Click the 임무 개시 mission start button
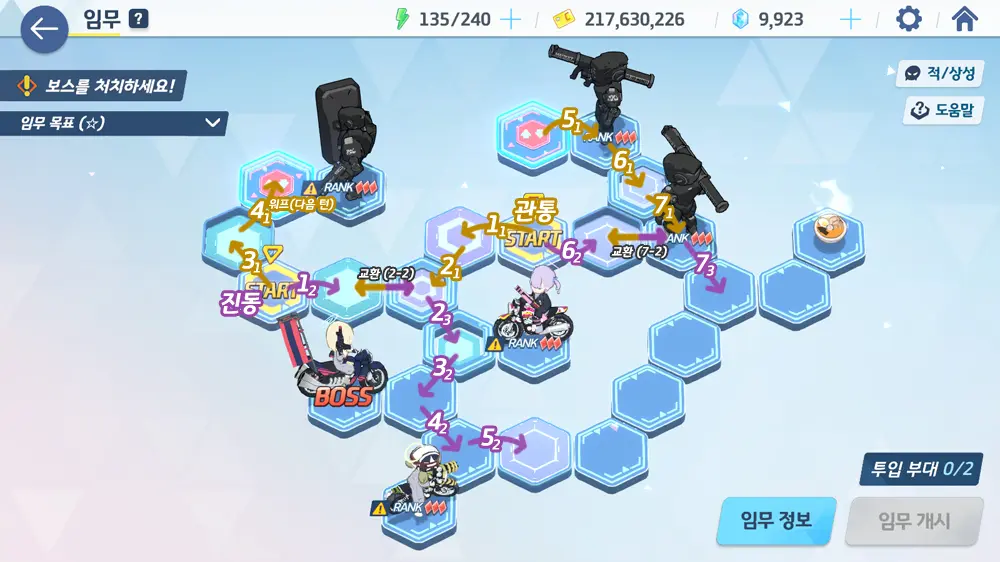 click(914, 521)
